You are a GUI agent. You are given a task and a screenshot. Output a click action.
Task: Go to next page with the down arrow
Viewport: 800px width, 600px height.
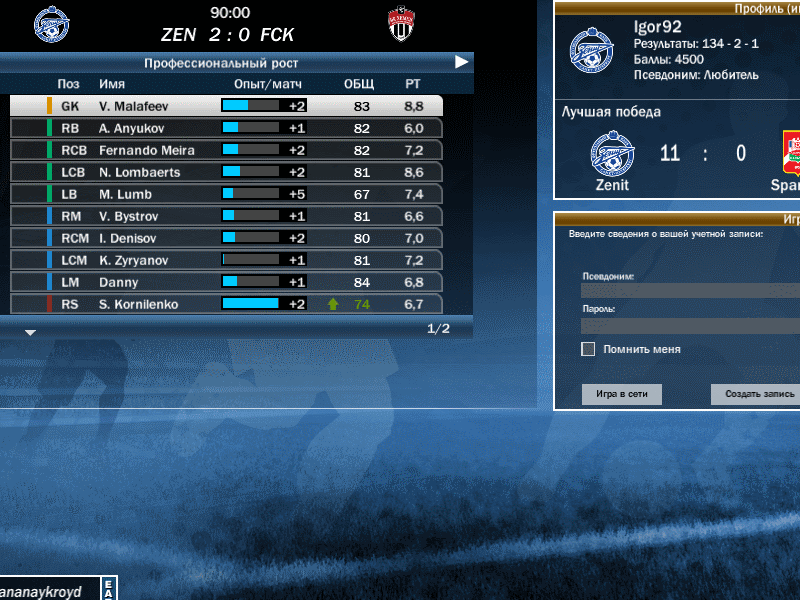(30, 332)
